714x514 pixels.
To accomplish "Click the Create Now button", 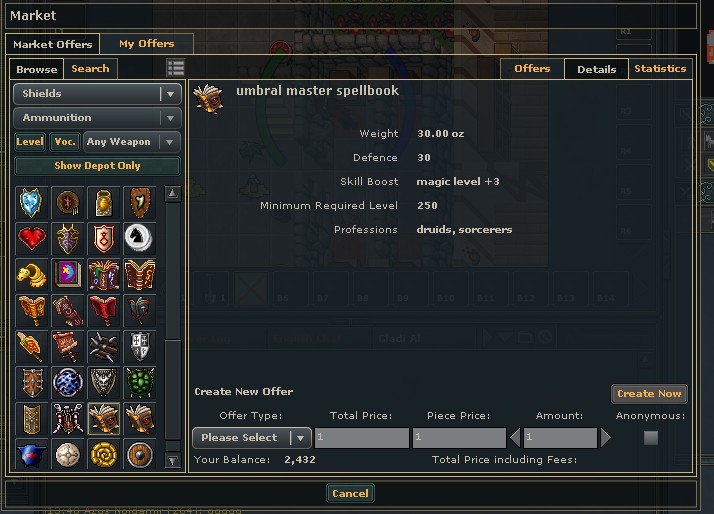I will tap(649, 394).
